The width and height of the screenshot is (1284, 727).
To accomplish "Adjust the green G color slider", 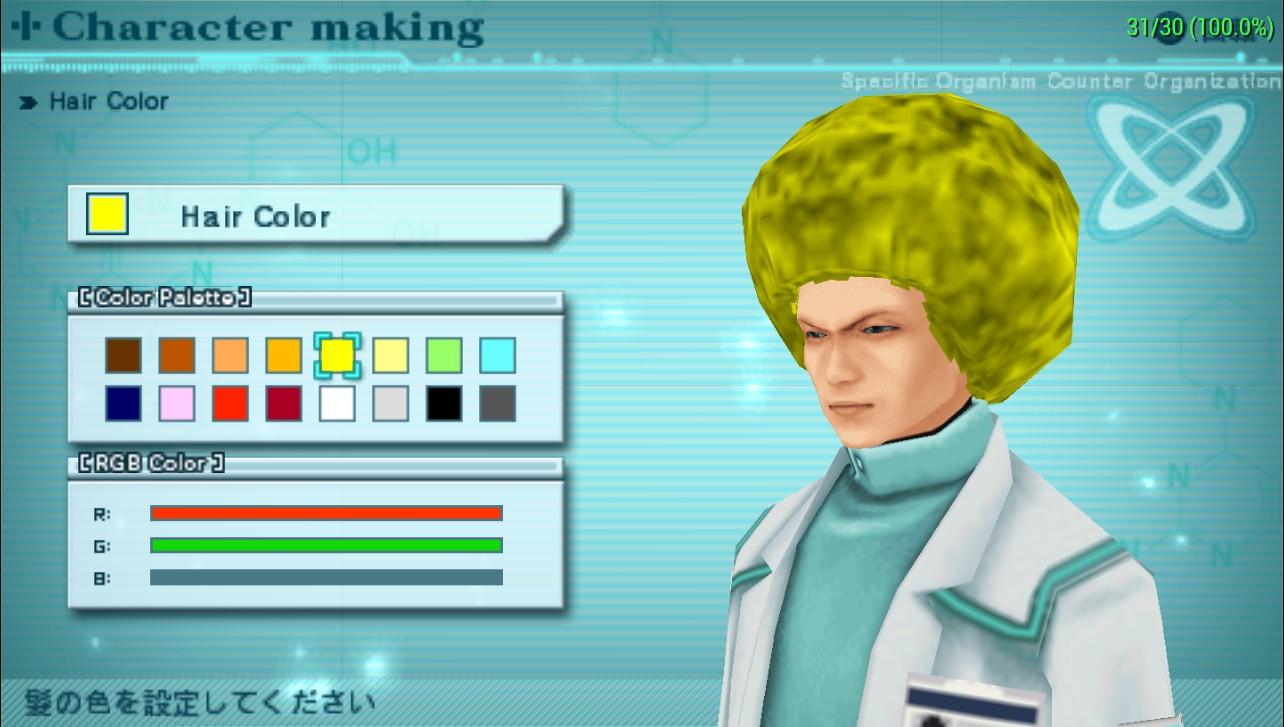I will coord(326,546).
